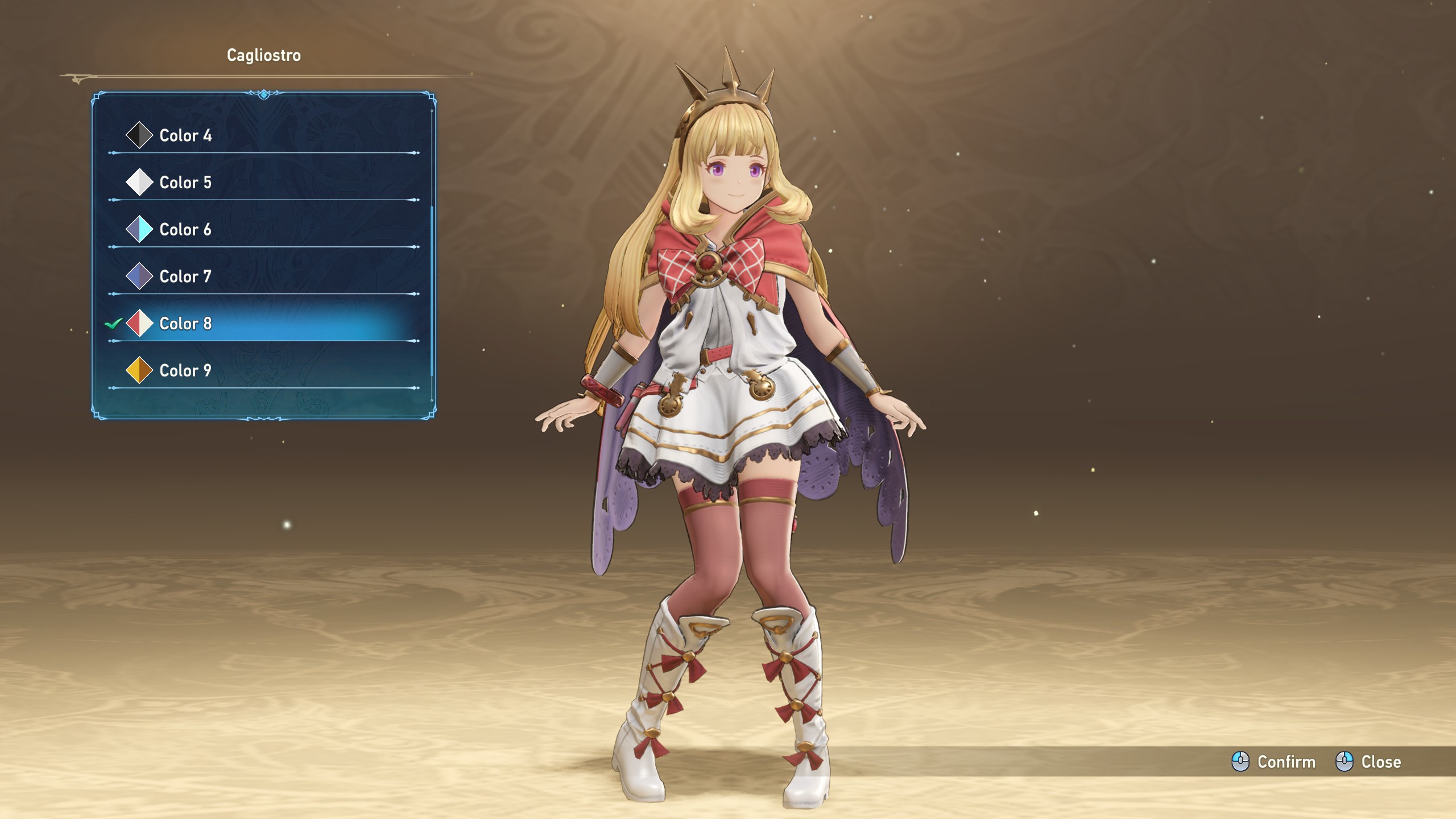
Task: Close the color selection screen
Action: pos(1368,762)
